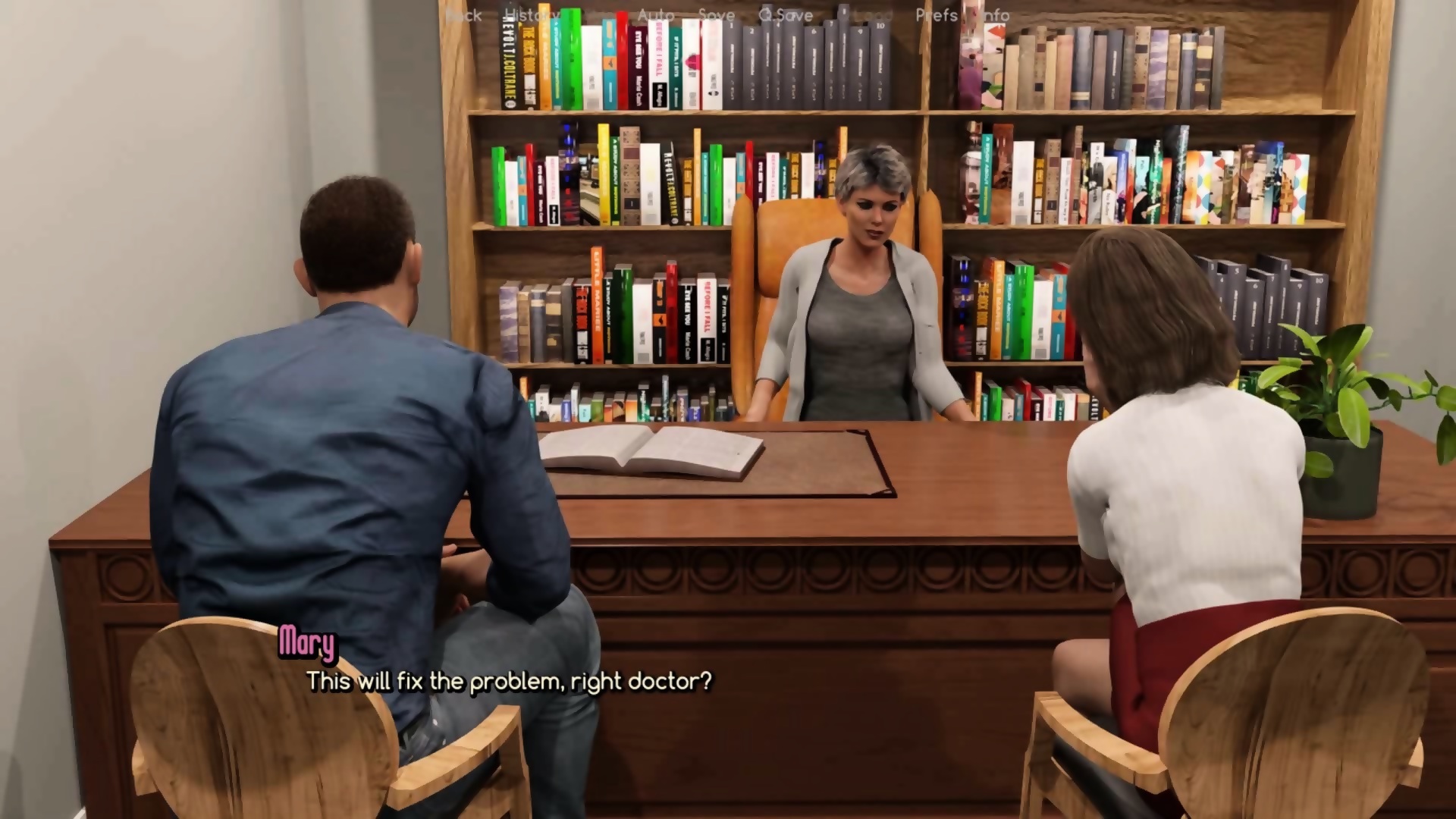Open the Save game menu
This screenshot has height=819, width=1456.
716,15
